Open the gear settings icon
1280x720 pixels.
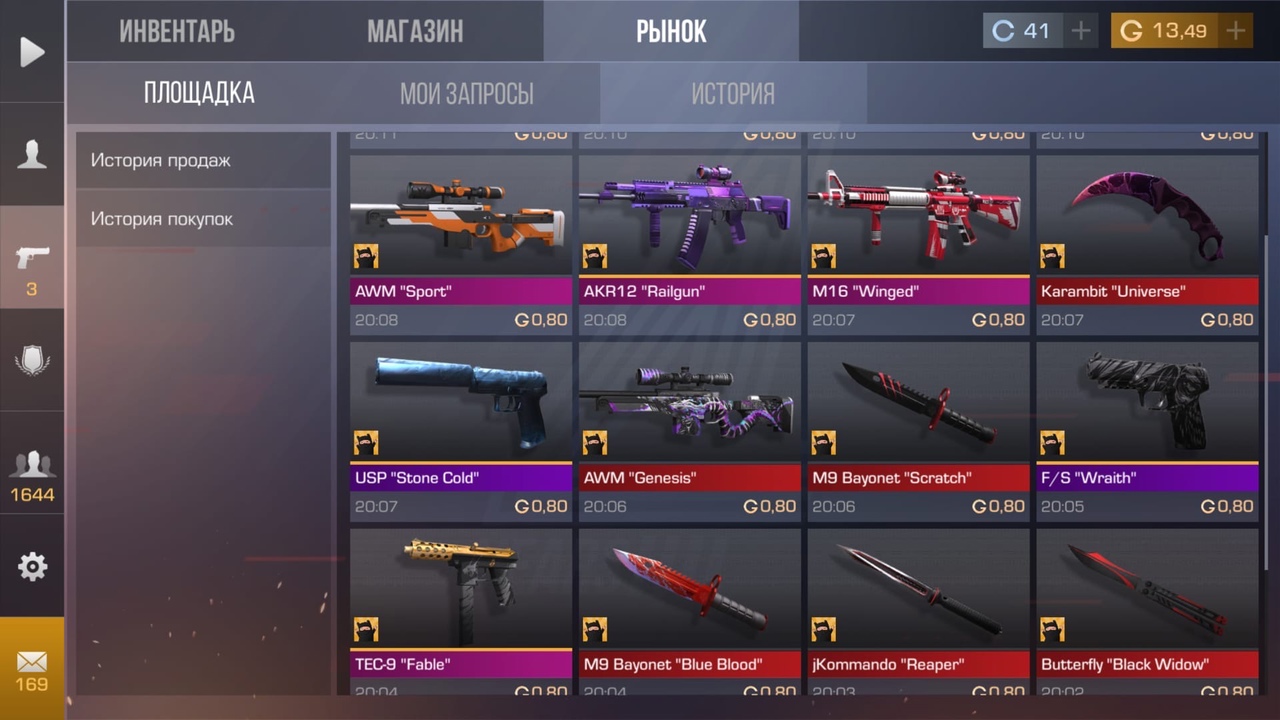coord(32,567)
